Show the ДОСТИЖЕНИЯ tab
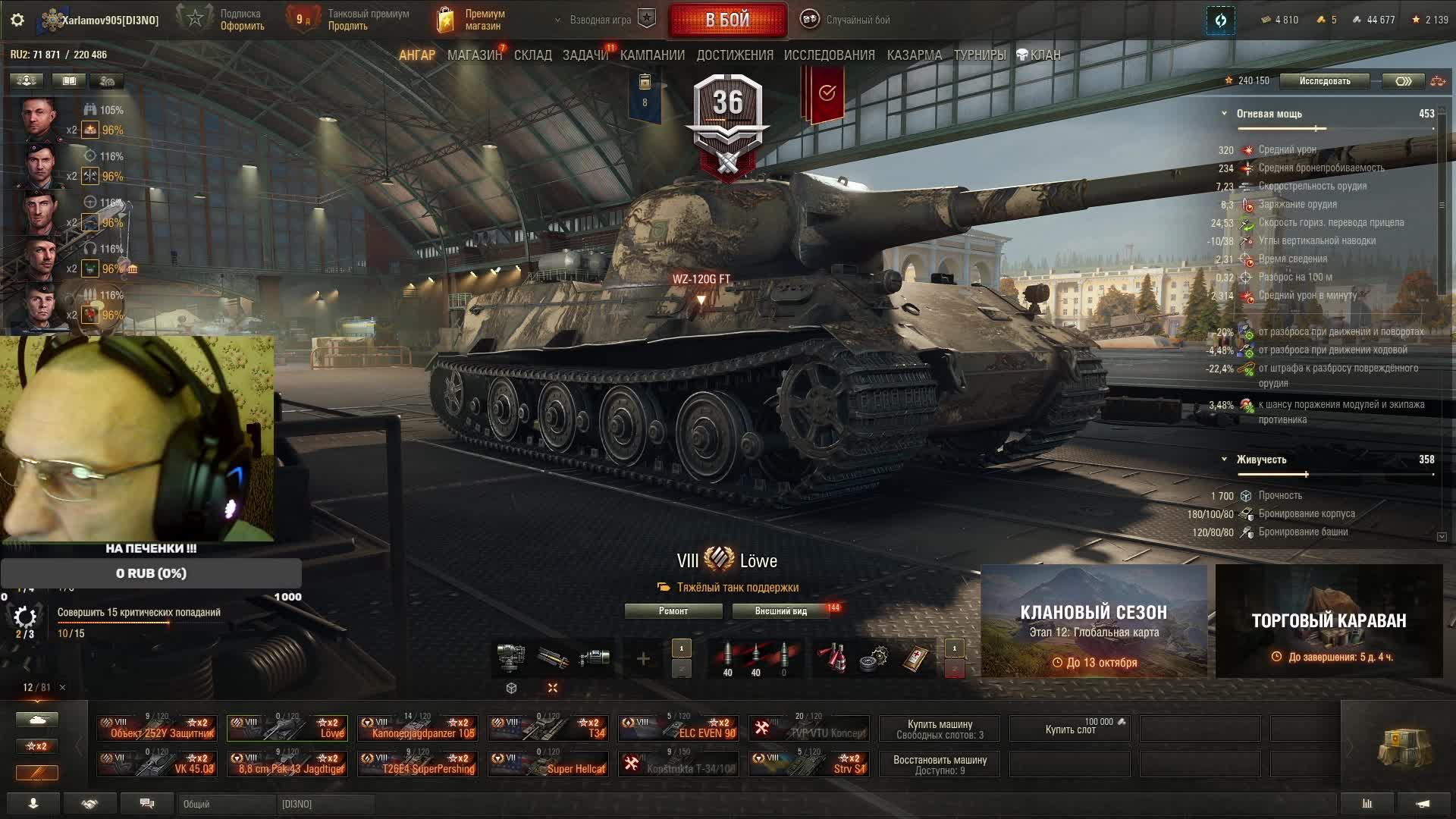The height and width of the screenshot is (819, 1456). point(734,55)
